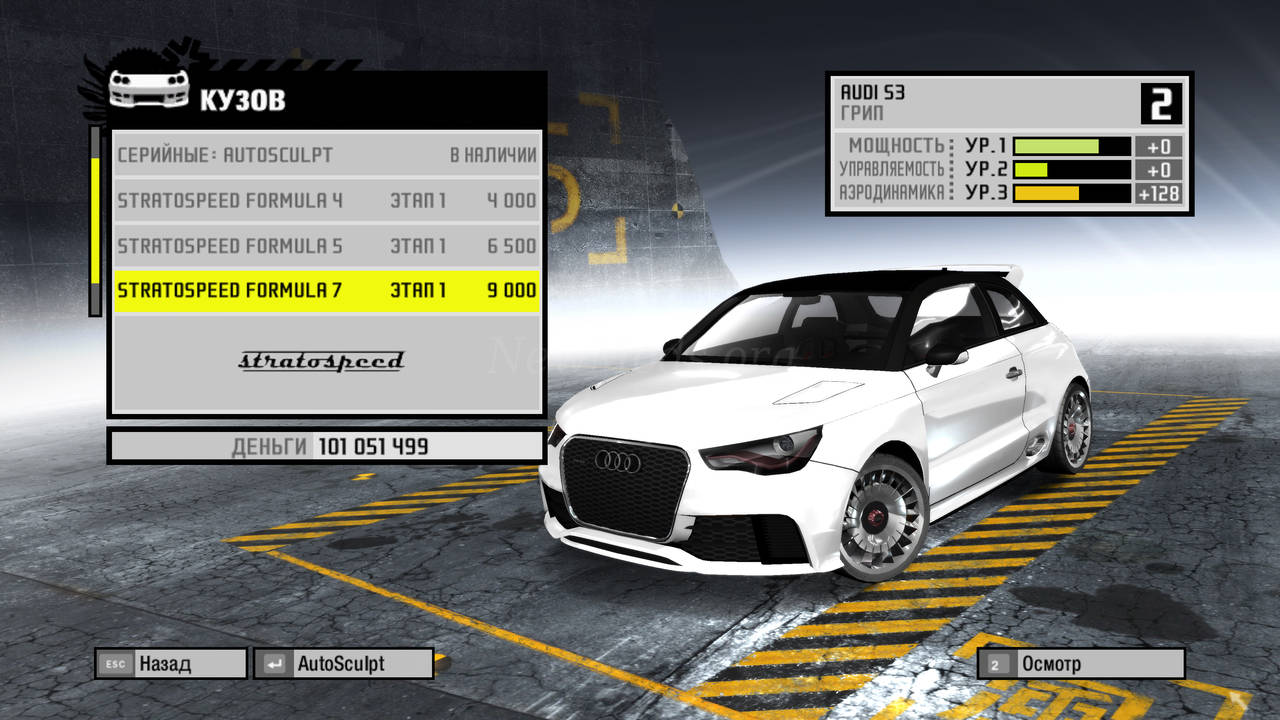Go back with the Назад button
This screenshot has width=1280, height=720.
(170, 663)
